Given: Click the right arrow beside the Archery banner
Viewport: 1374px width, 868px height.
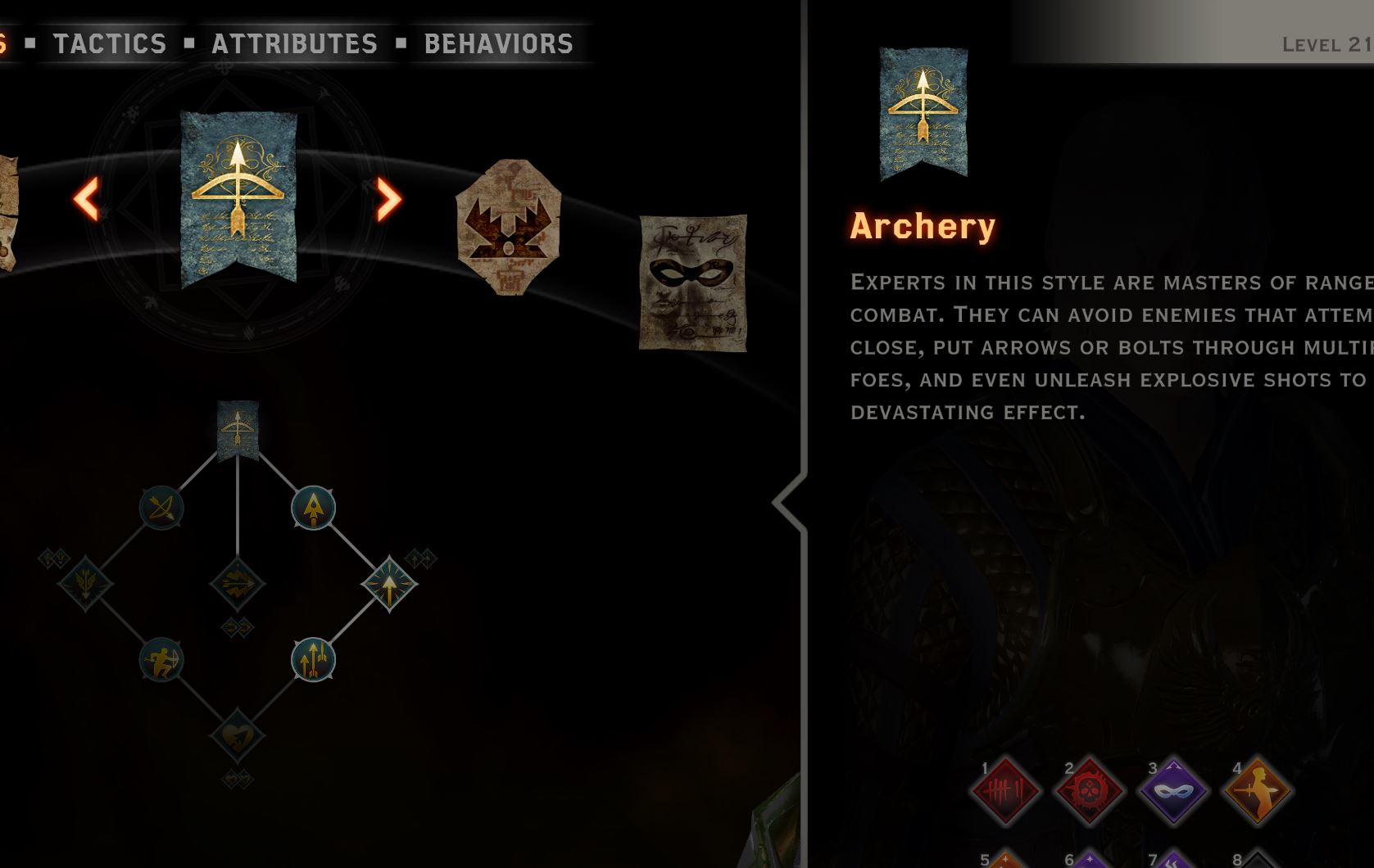Looking at the screenshot, I should tap(388, 198).
